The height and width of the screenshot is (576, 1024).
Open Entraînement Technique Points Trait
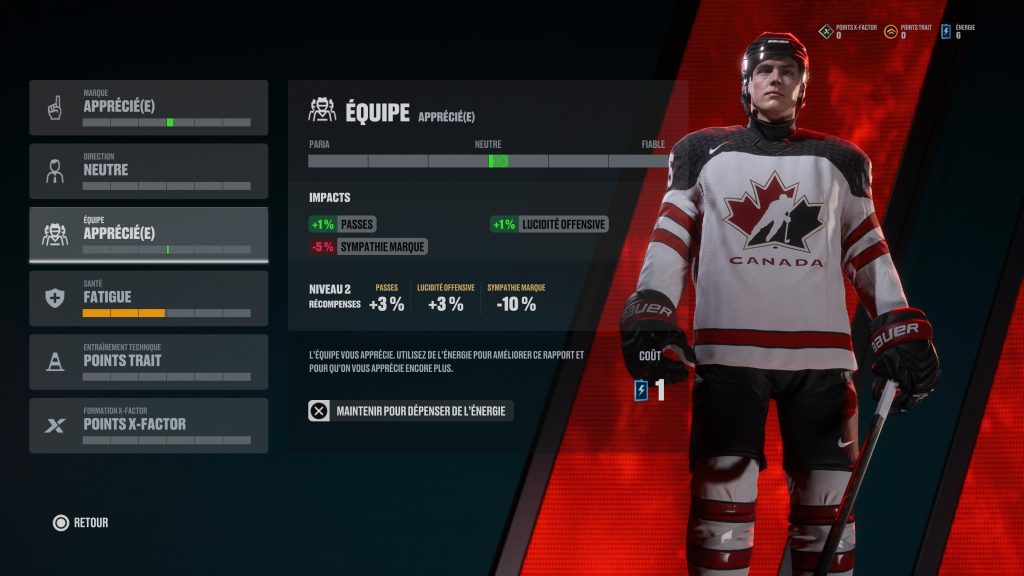(148, 362)
